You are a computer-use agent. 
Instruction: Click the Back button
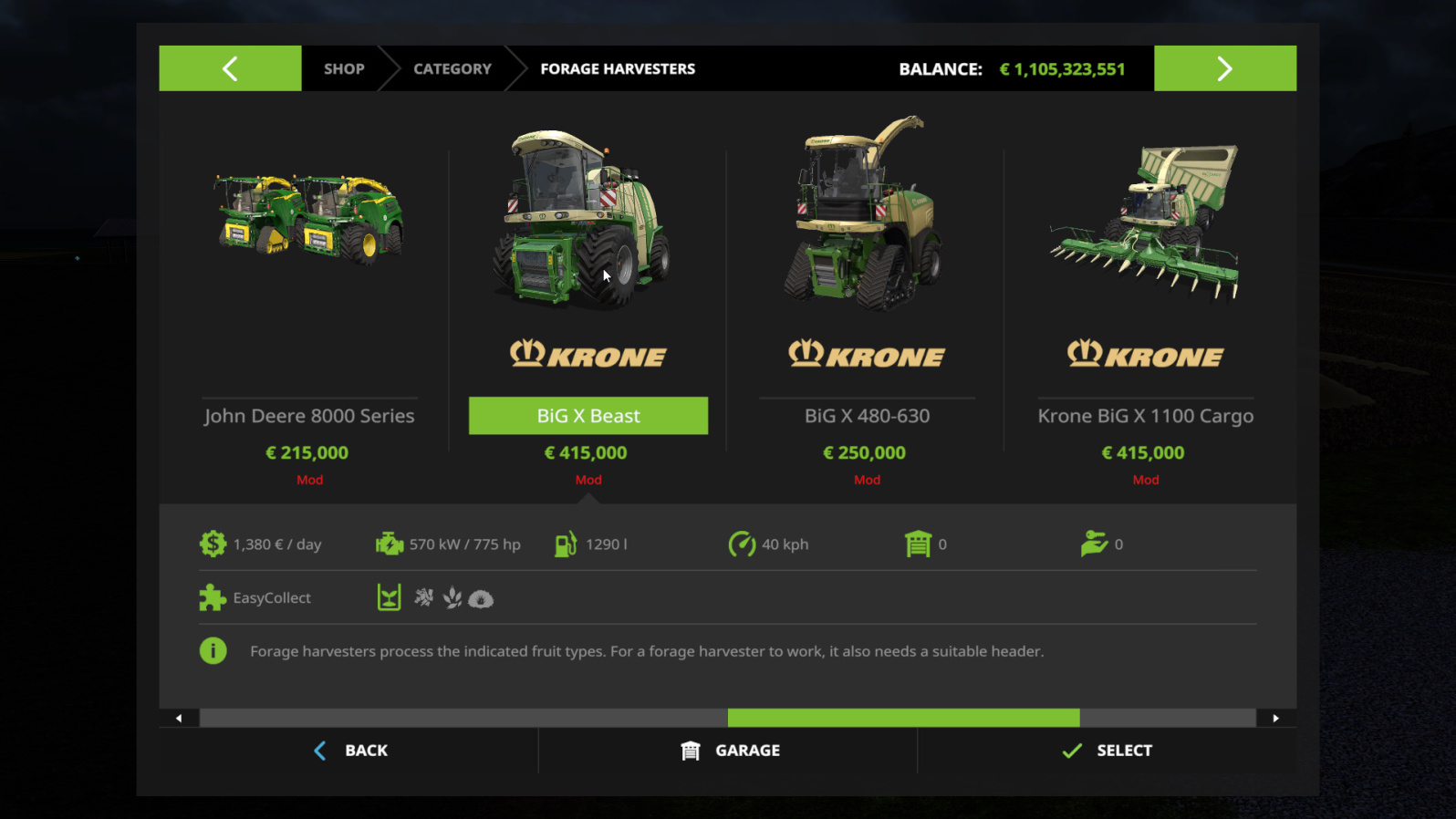click(x=350, y=750)
